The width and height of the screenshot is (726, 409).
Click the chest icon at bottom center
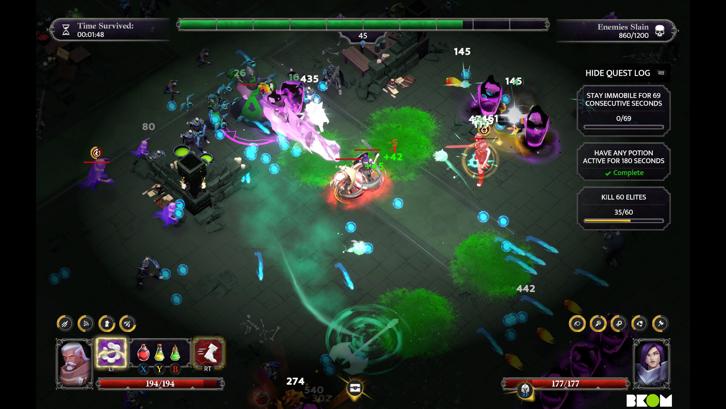tap(354, 388)
